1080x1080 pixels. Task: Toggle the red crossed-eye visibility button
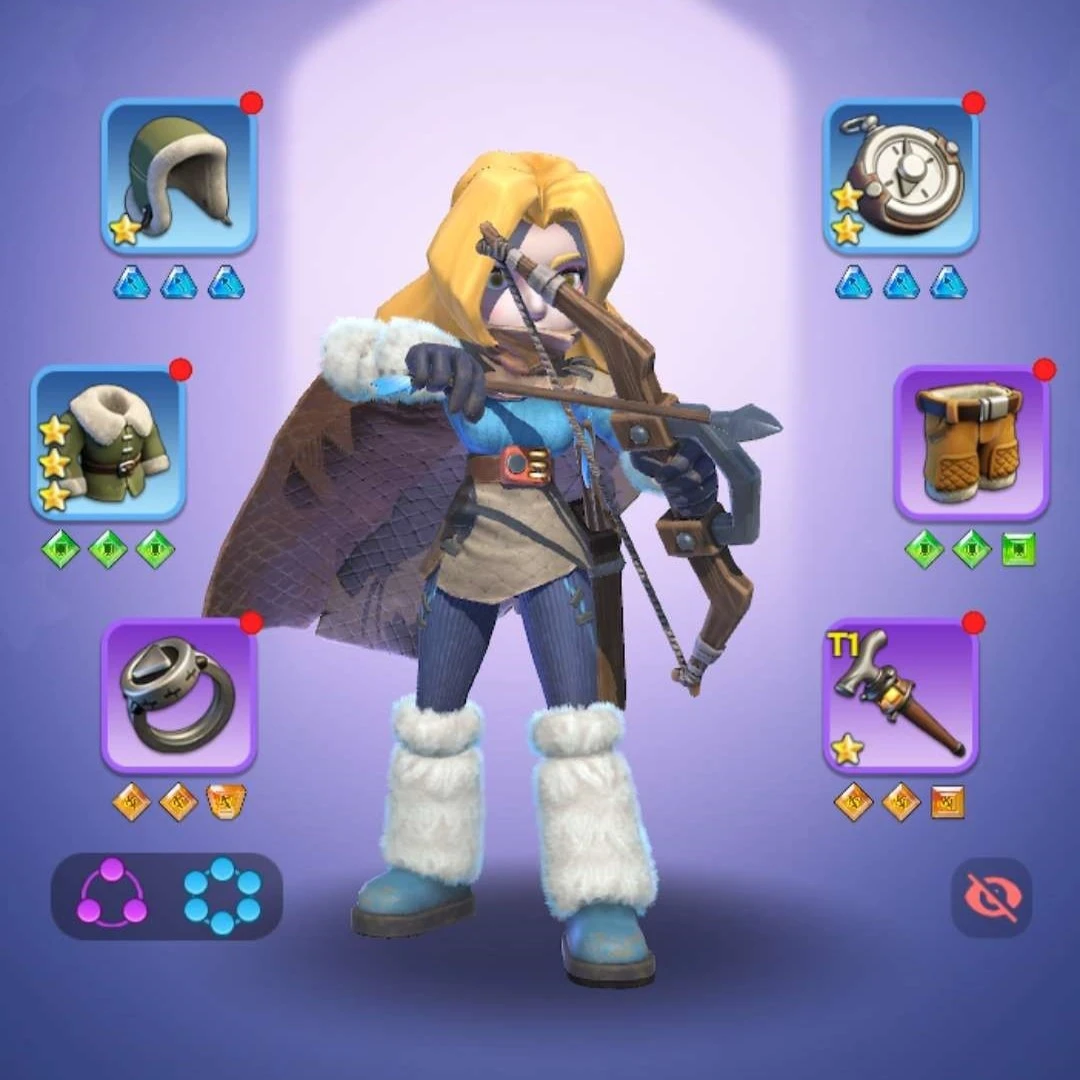tap(991, 897)
